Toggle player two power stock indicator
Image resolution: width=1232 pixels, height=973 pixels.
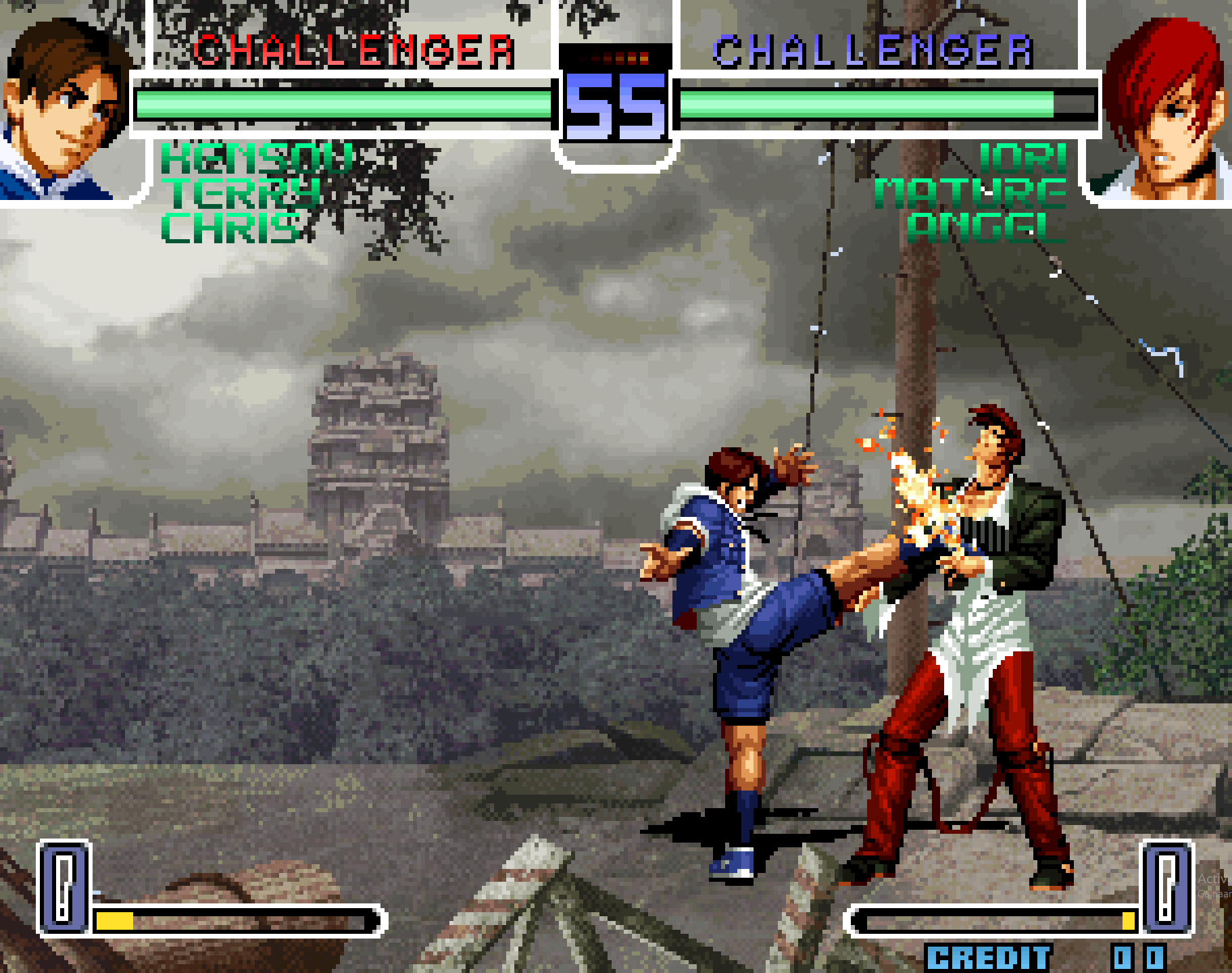pyautogui.click(x=1167, y=889)
